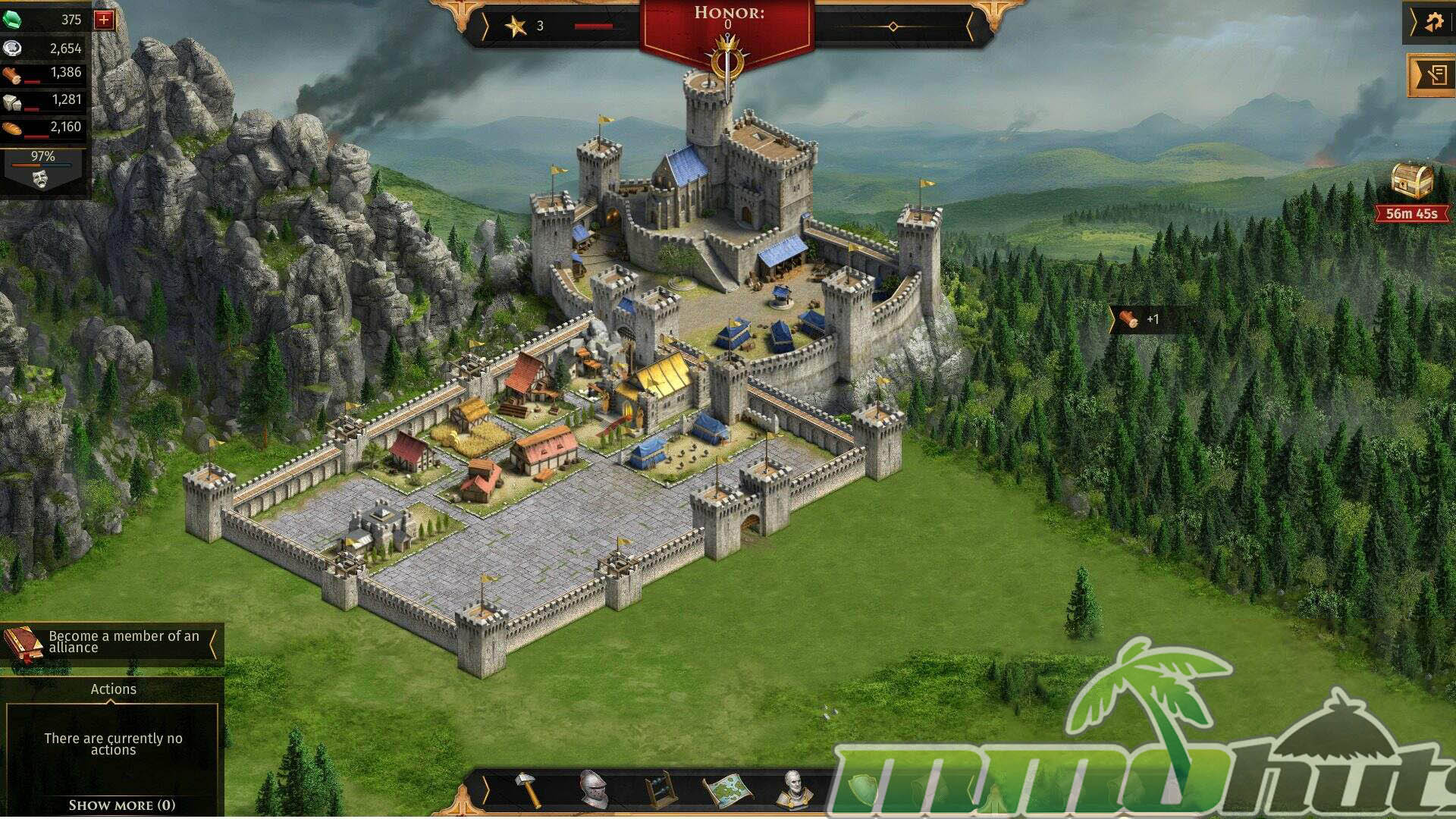The image size is (1456, 819).
Task: Collapse the alliance quest panel arrow
Action: point(214,643)
